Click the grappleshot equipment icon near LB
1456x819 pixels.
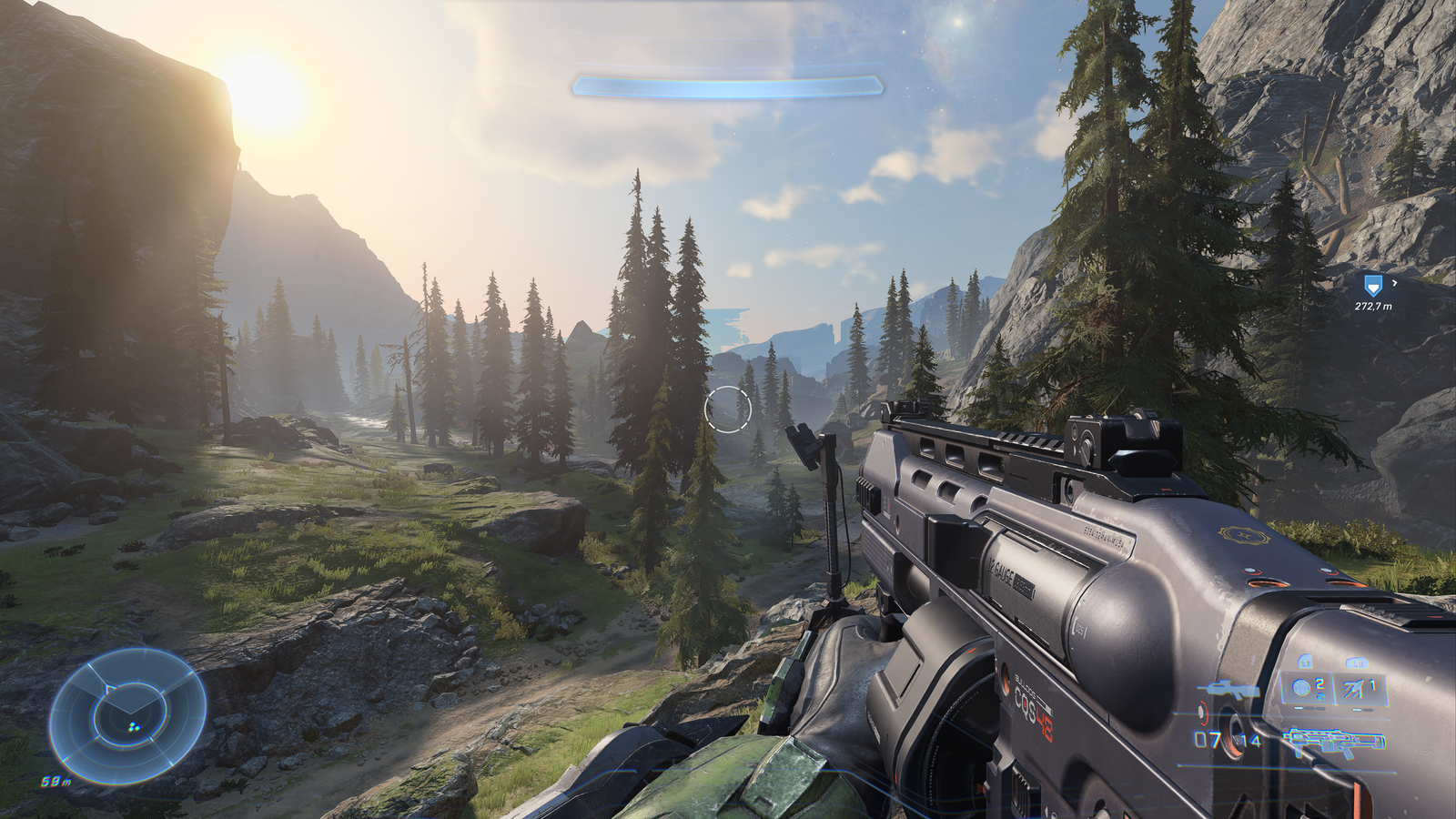click(x=1353, y=689)
